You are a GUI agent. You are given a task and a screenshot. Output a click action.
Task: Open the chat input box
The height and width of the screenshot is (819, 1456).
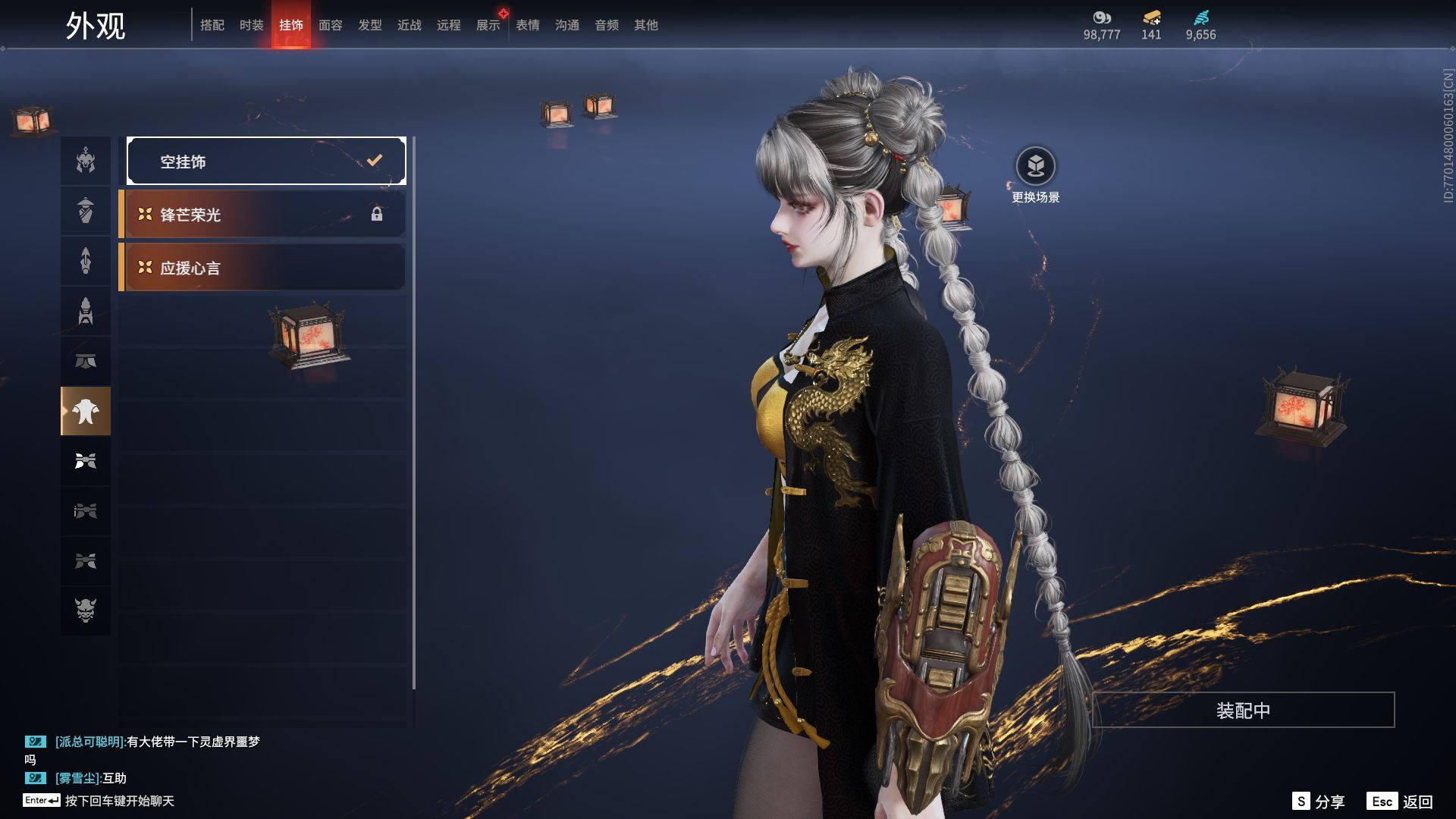pyautogui.click(x=119, y=801)
